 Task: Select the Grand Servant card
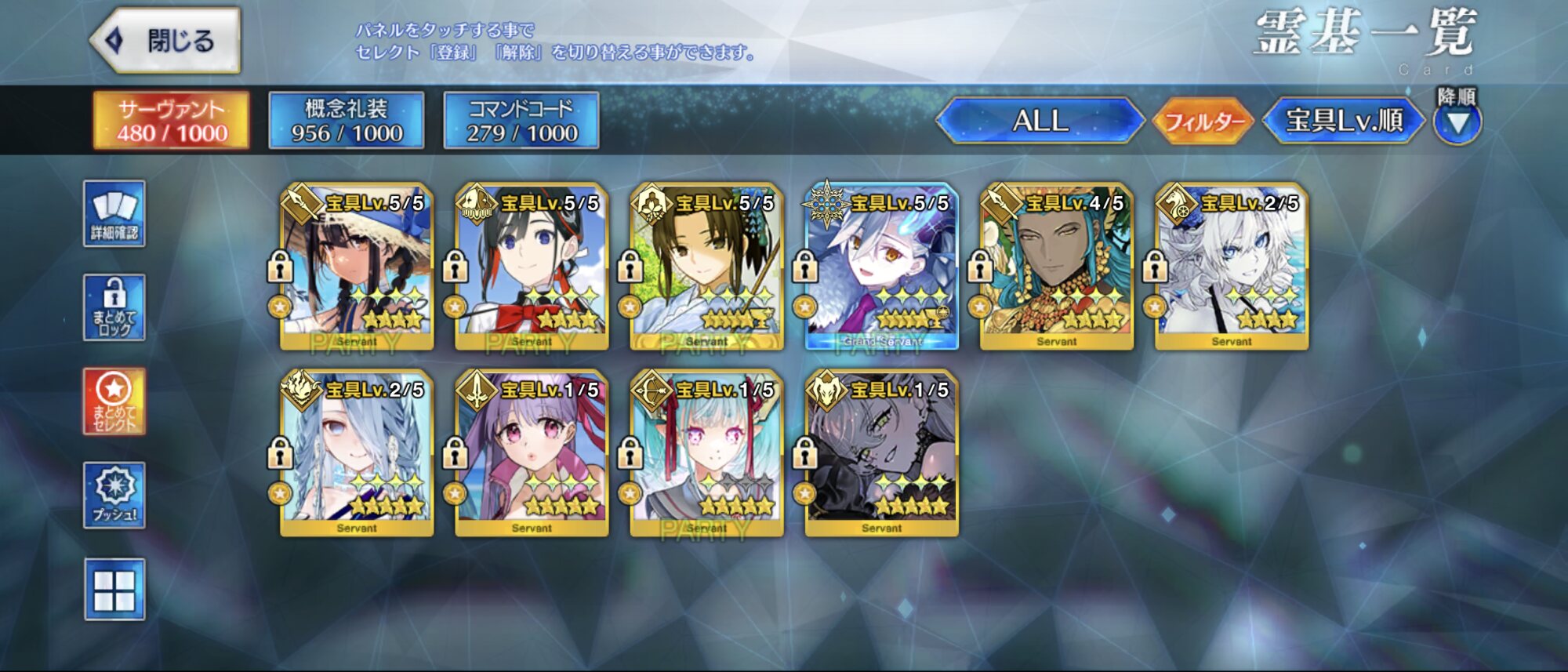[x=881, y=267]
